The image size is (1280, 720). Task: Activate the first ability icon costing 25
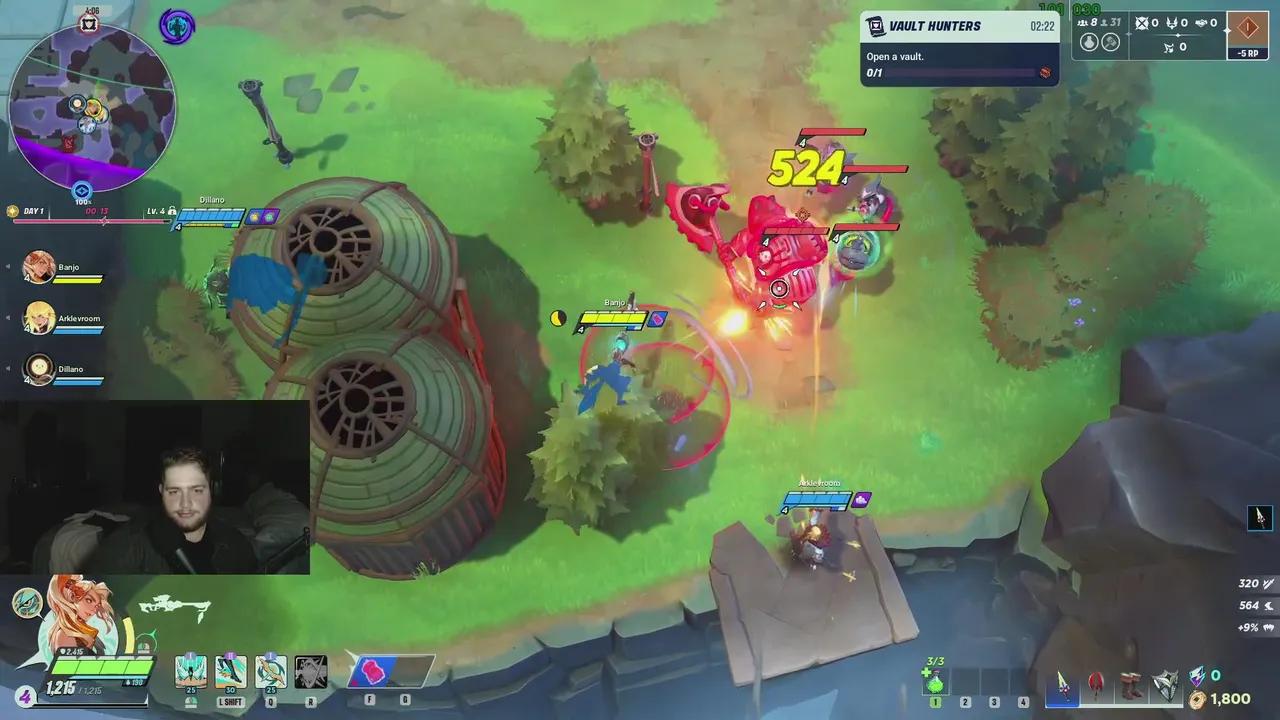[191, 673]
